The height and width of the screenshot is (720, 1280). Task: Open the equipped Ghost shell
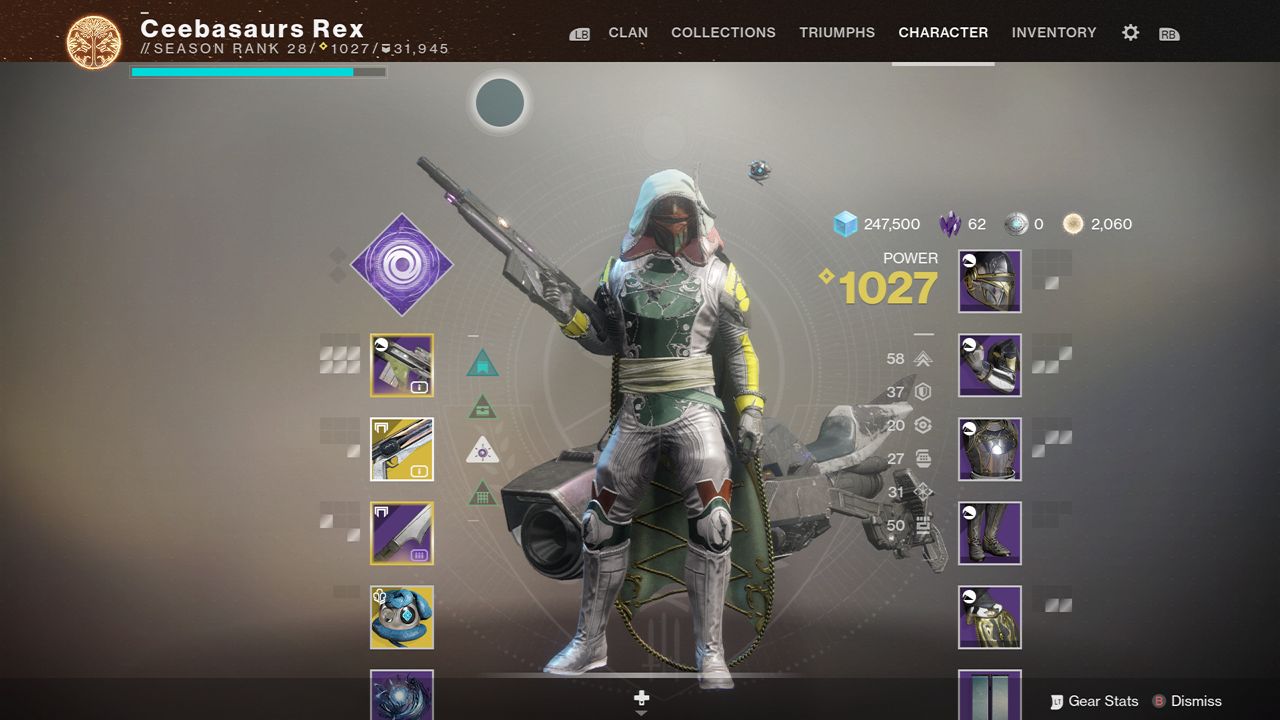click(x=402, y=617)
